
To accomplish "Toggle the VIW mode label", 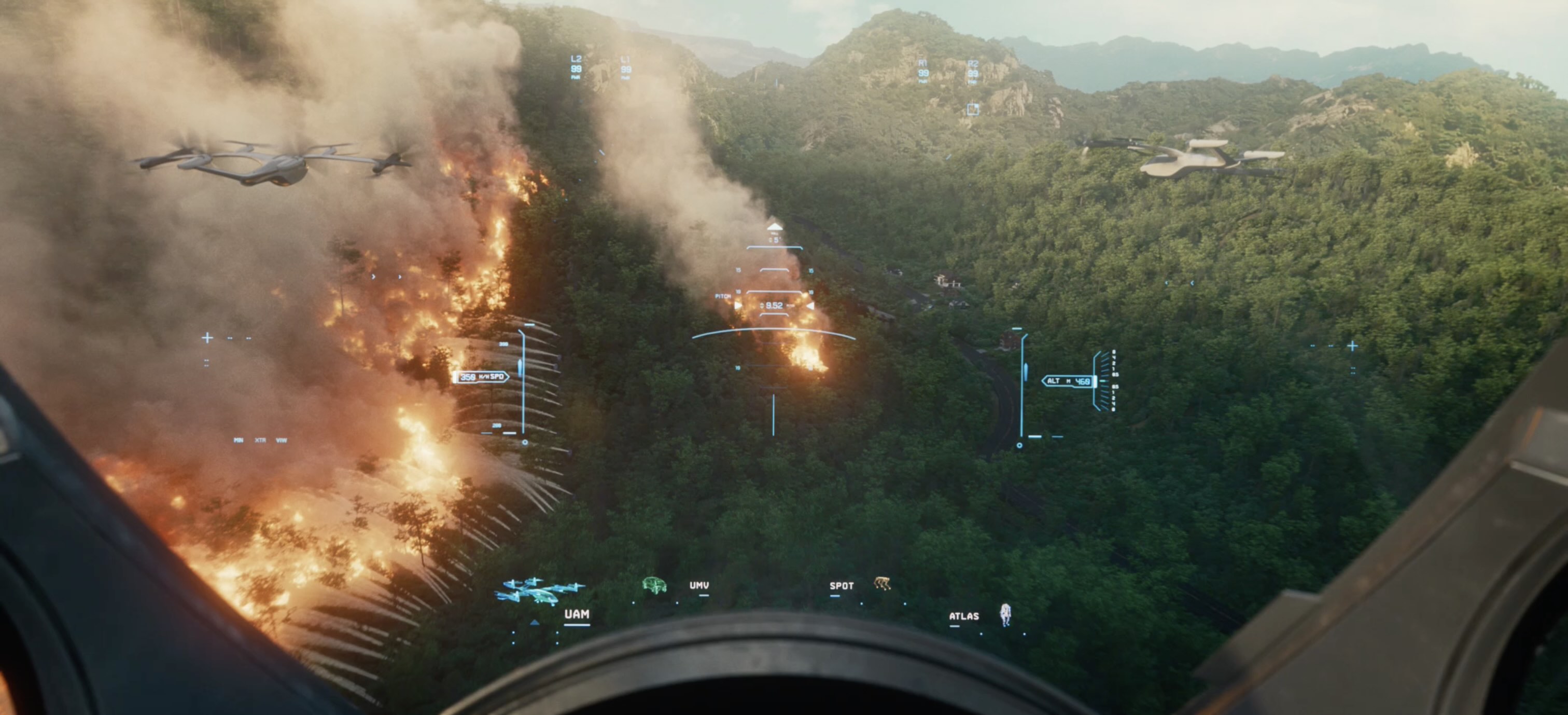I will pos(281,439).
